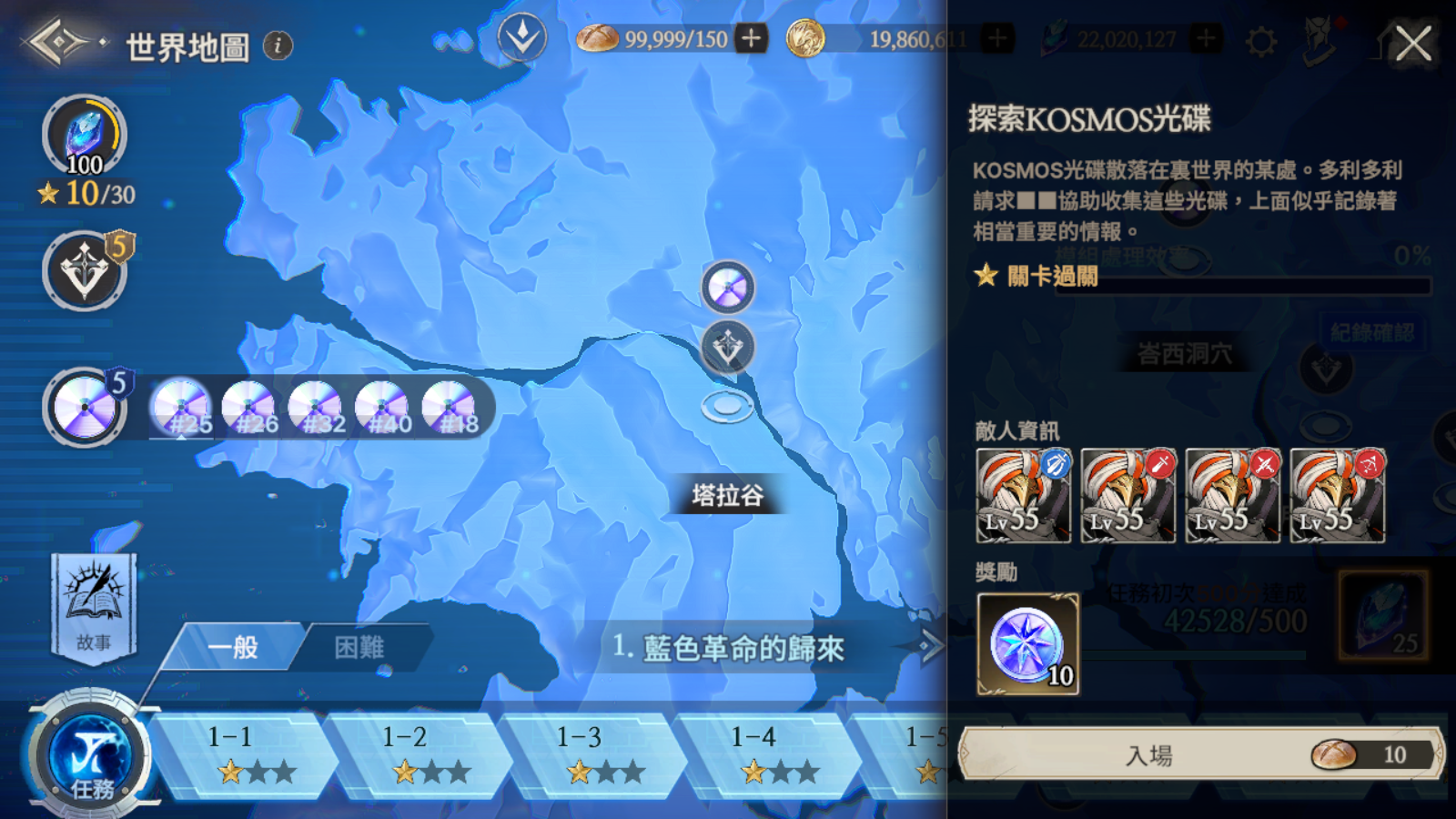Select KOSMOS disc #25

(x=180, y=408)
